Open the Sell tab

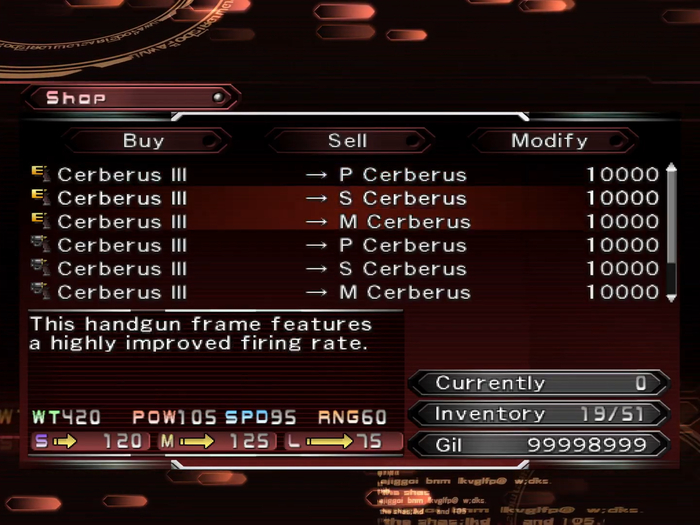(x=347, y=141)
